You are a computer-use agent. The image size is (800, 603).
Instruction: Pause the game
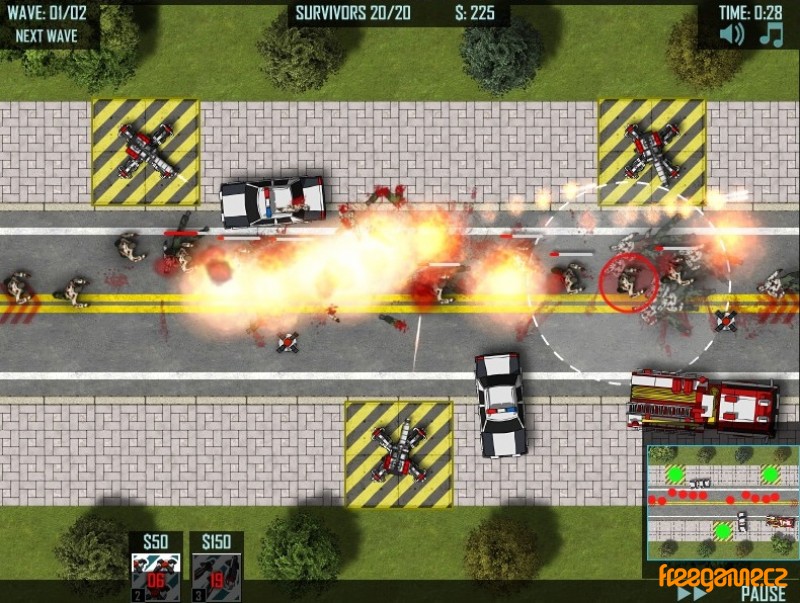click(762, 593)
